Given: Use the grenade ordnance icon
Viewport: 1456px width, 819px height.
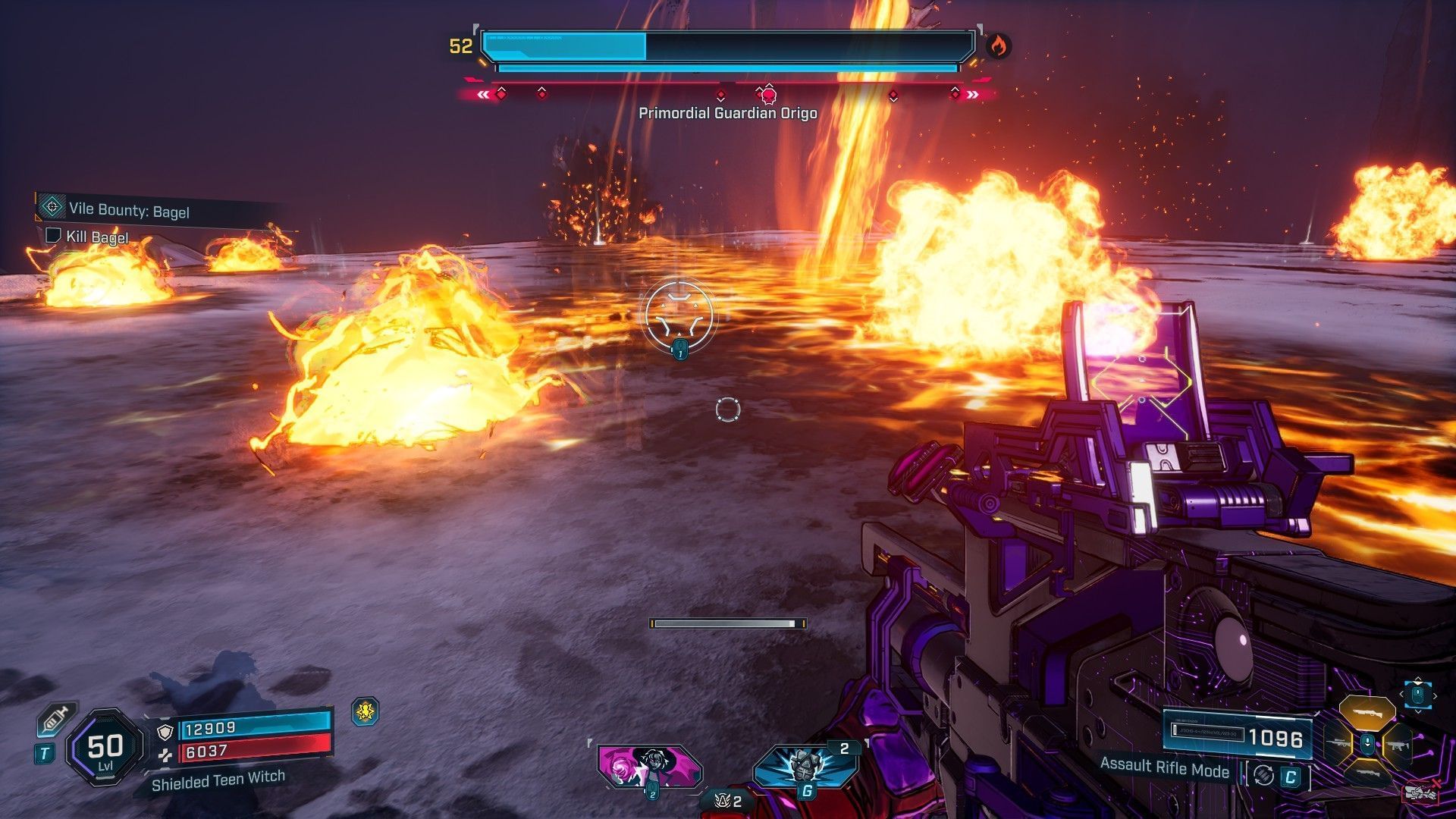Looking at the screenshot, I should pyautogui.click(x=805, y=766).
